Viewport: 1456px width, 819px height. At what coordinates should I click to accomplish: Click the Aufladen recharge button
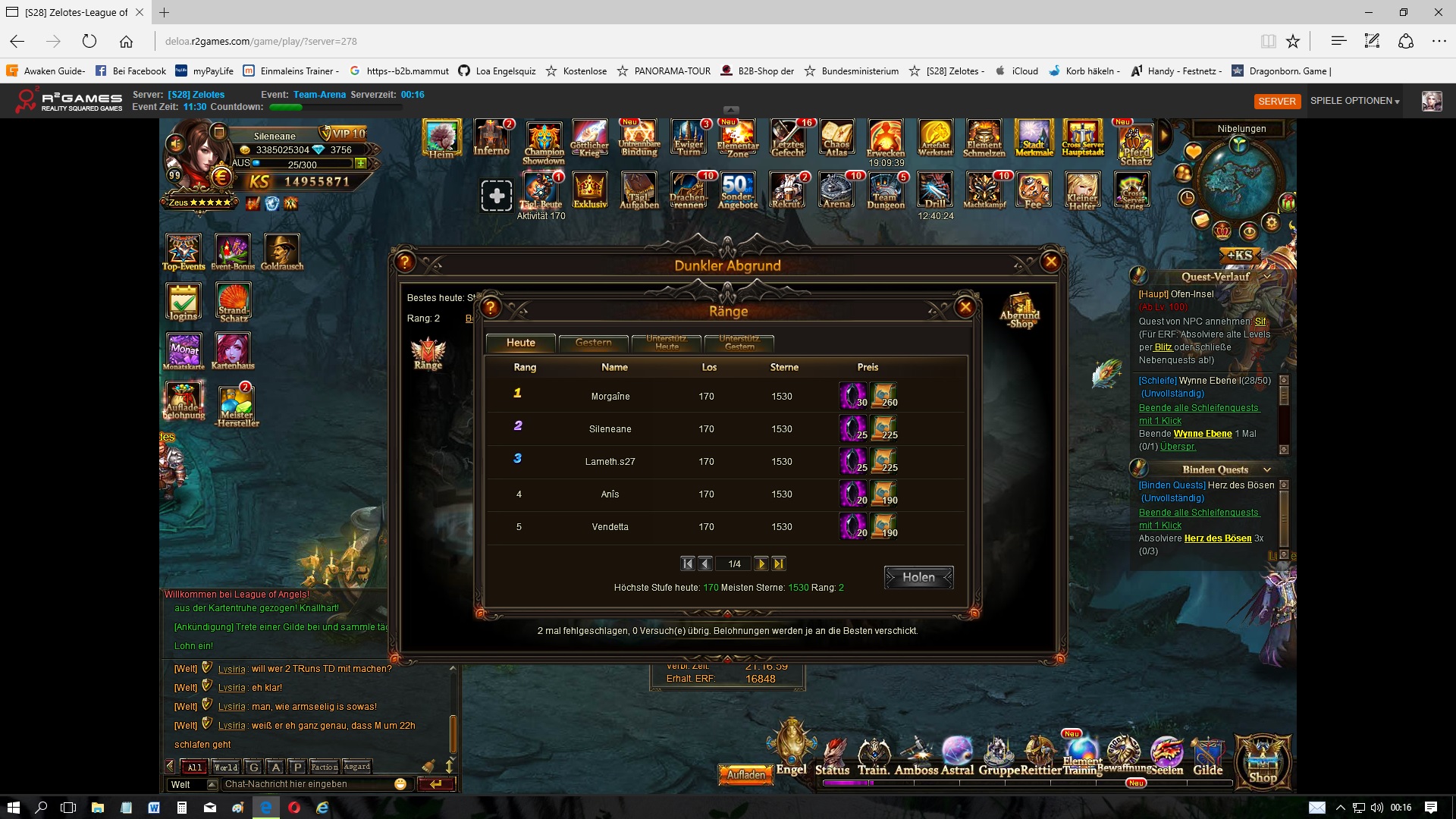745,774
